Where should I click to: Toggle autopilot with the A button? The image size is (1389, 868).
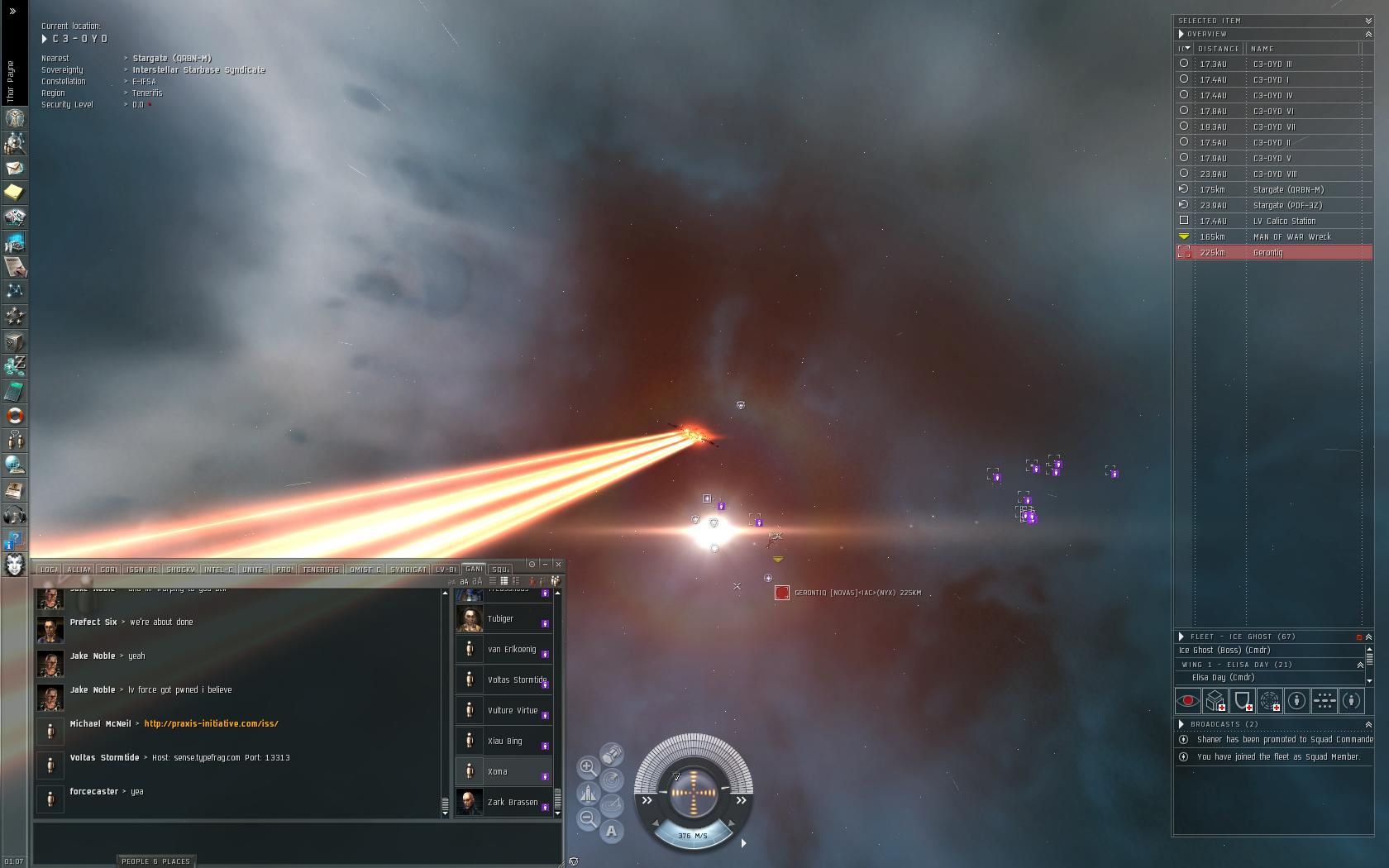tap(611, 831)
